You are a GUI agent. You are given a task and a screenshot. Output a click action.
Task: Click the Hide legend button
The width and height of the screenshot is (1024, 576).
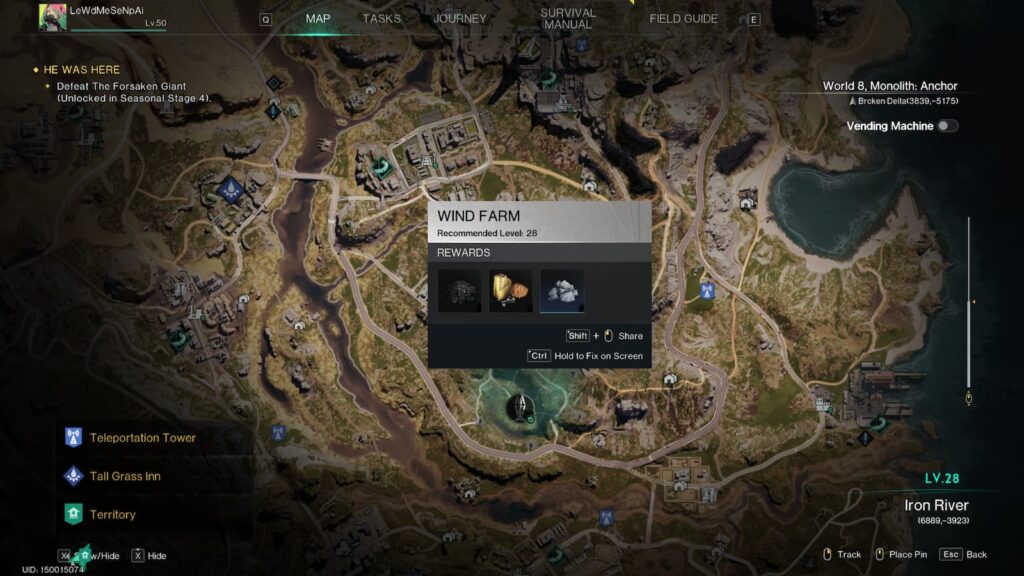coord(149,555)
